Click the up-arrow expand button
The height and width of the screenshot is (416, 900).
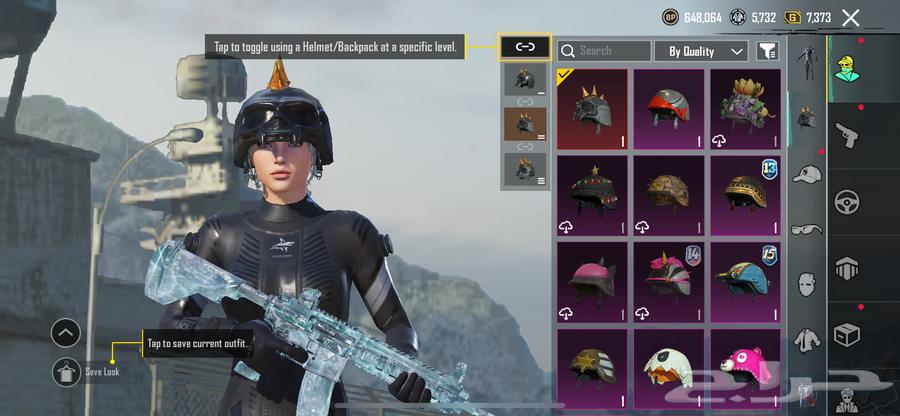67,333
